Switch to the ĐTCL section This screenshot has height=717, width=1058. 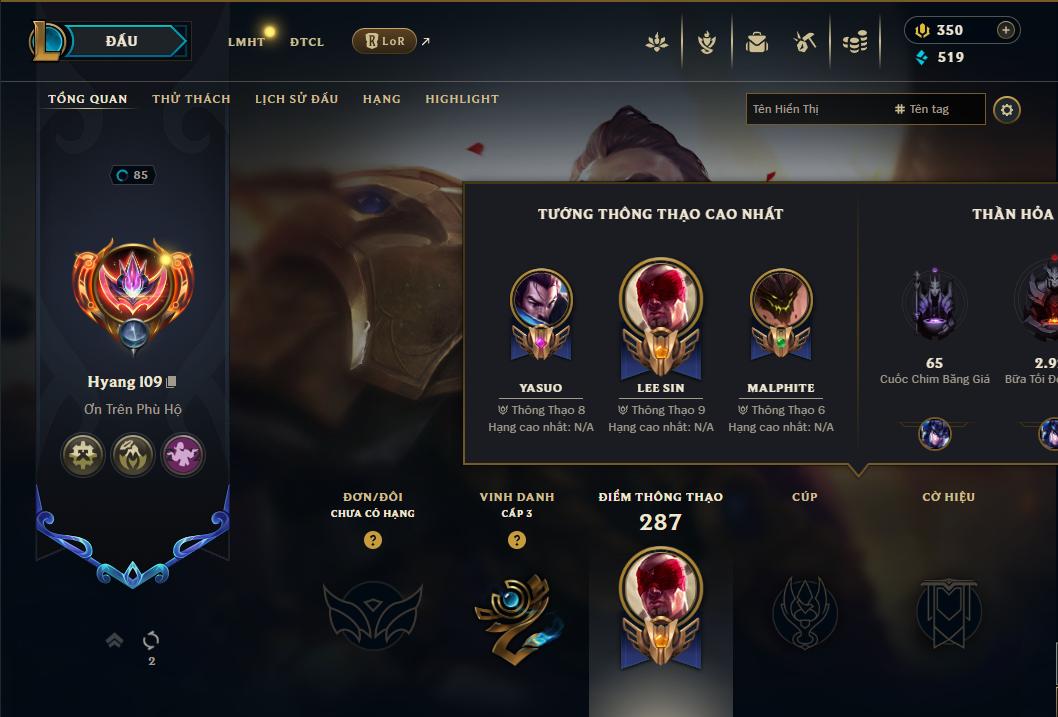click(307, 42)
